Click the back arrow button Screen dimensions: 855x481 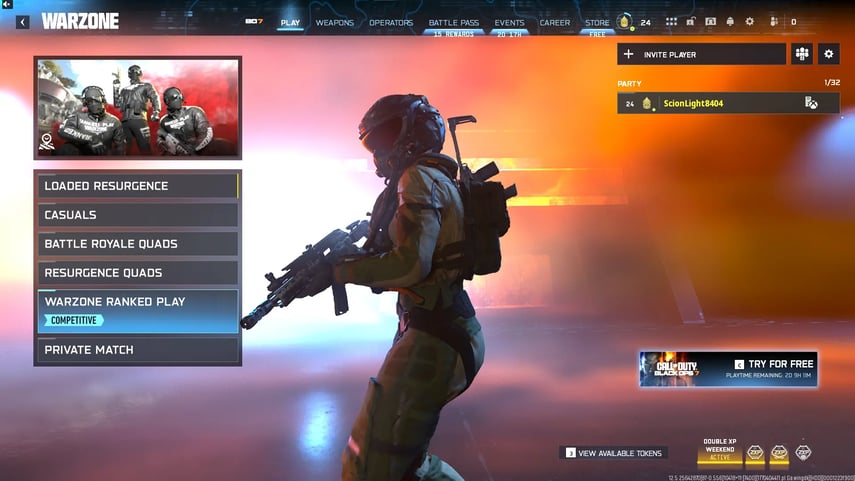[22, 22]
